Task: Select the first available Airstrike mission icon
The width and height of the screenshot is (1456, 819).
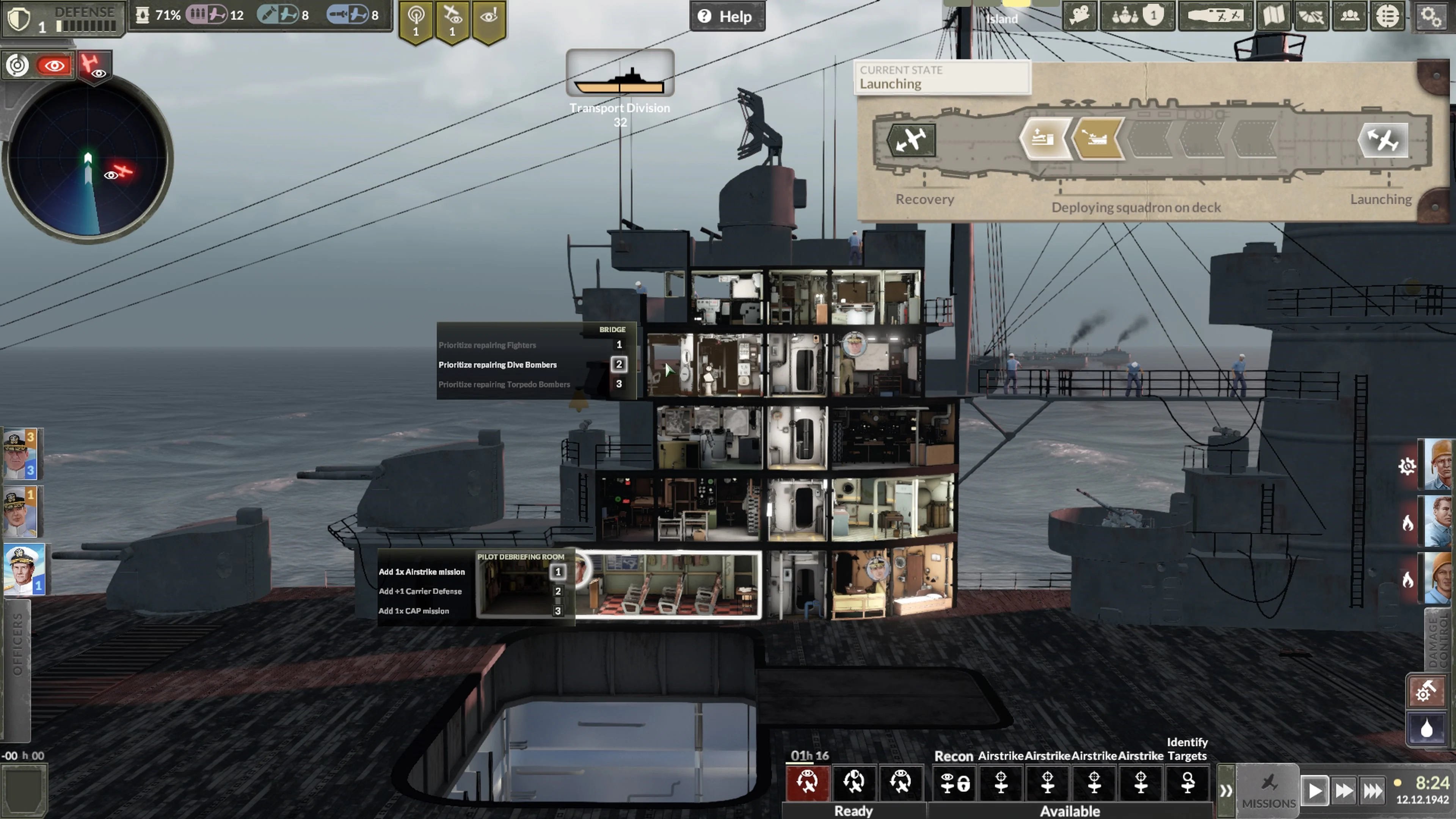Action: click(x=1001, y=783)
